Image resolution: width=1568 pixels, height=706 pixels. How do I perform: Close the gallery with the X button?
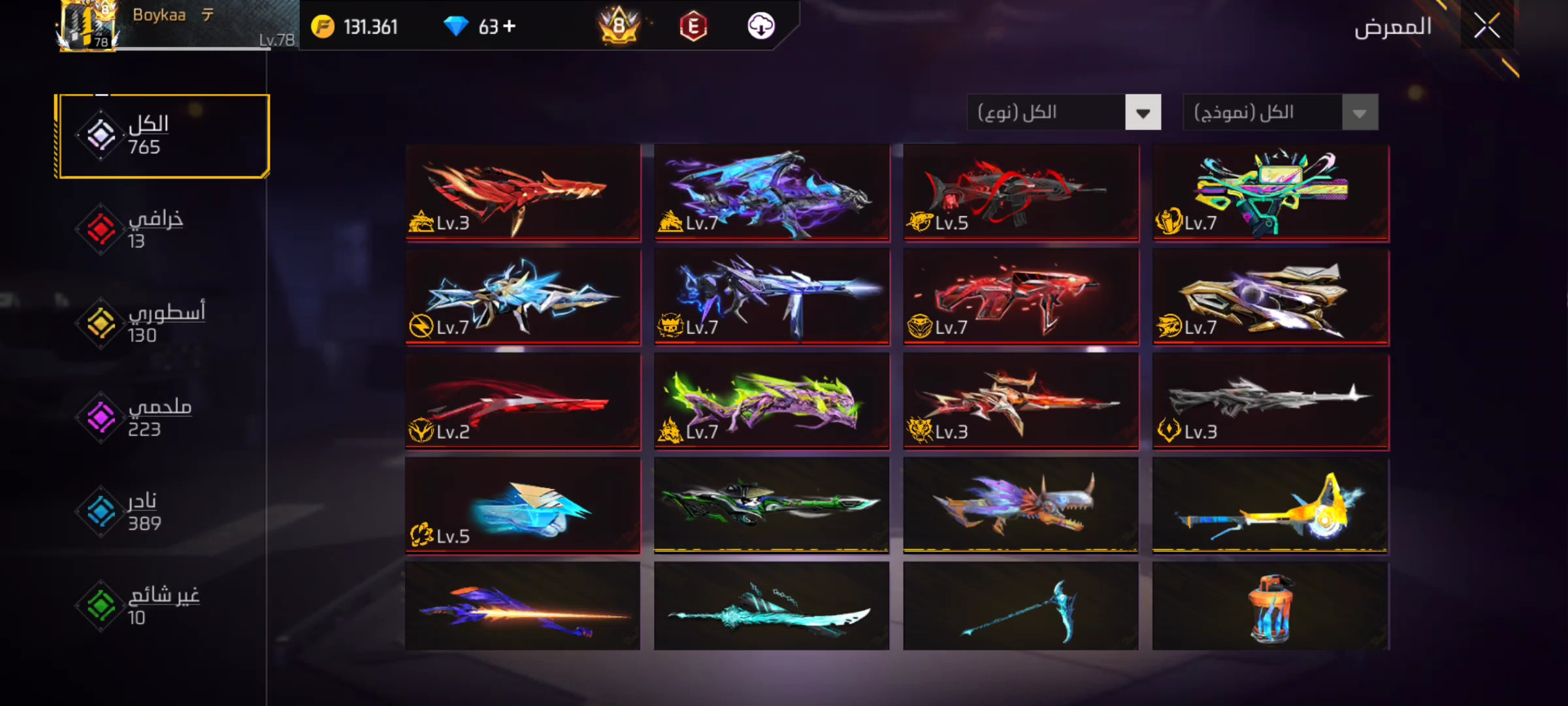pyautogui.click(x=1486, y=27)
